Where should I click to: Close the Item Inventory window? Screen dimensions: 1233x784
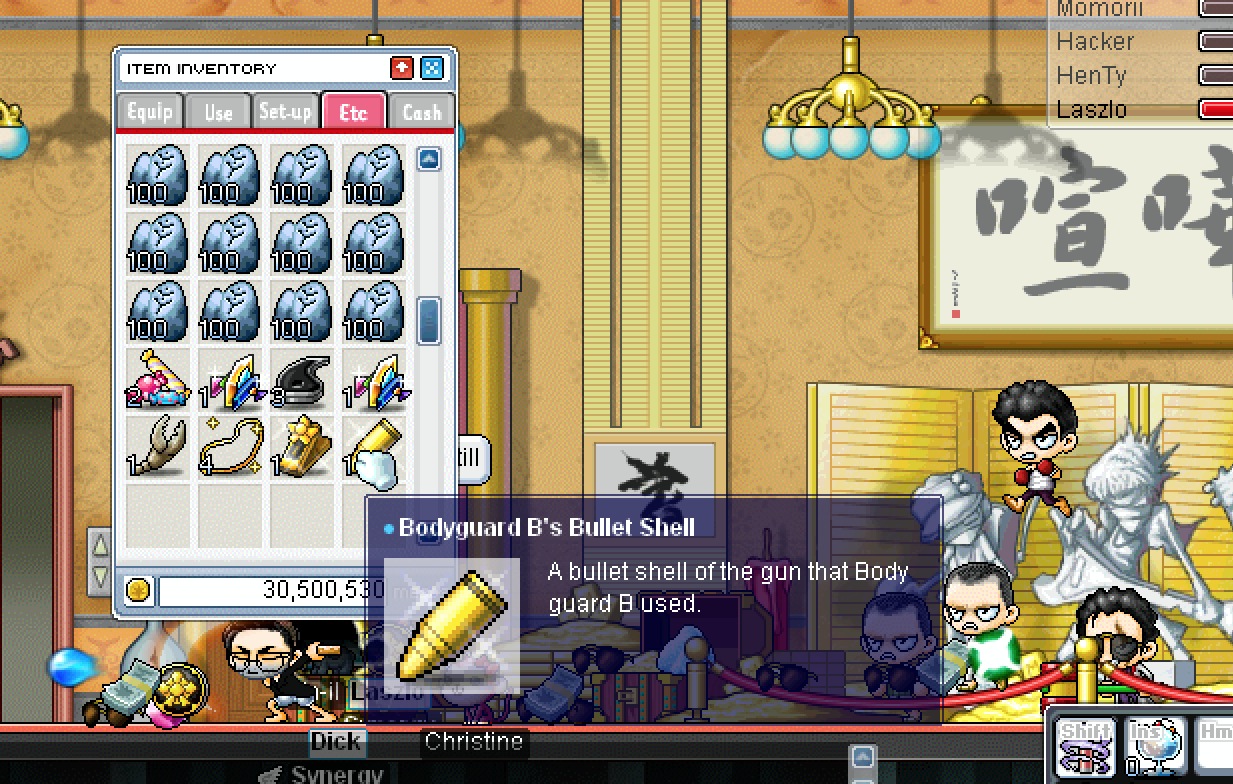coord(431,68)
